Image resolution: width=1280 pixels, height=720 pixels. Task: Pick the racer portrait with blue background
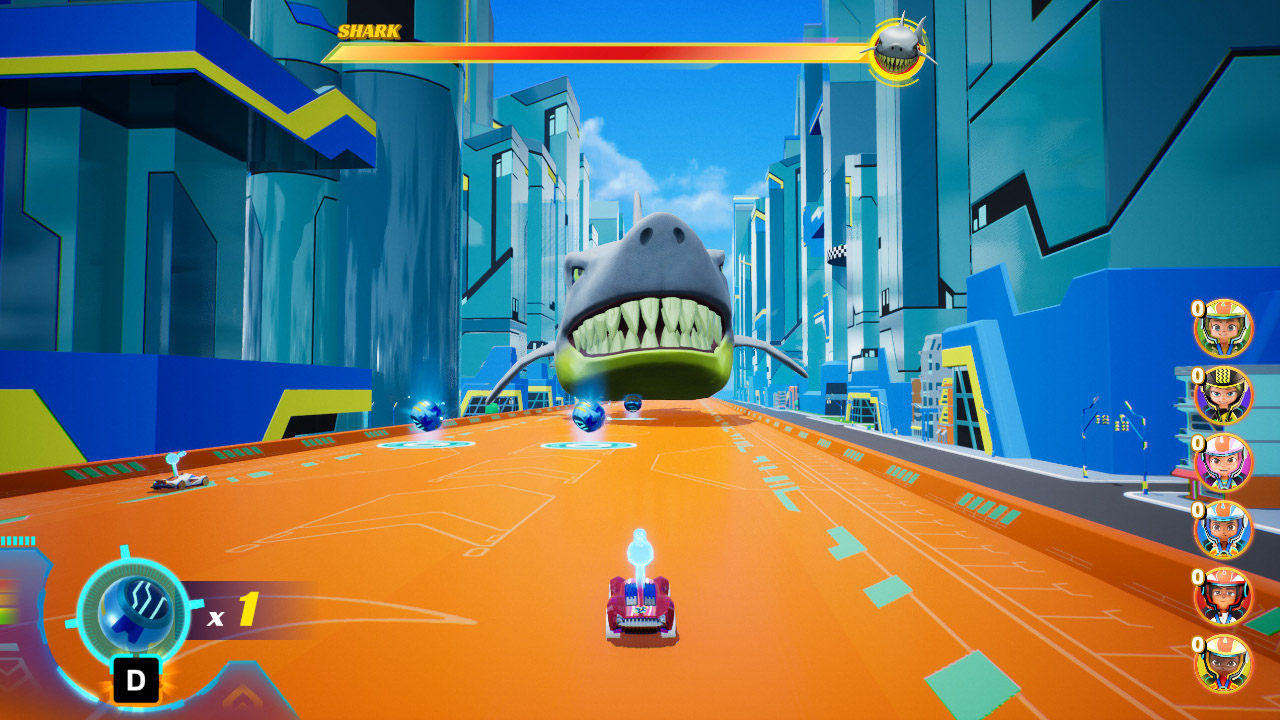point(1223,529)
